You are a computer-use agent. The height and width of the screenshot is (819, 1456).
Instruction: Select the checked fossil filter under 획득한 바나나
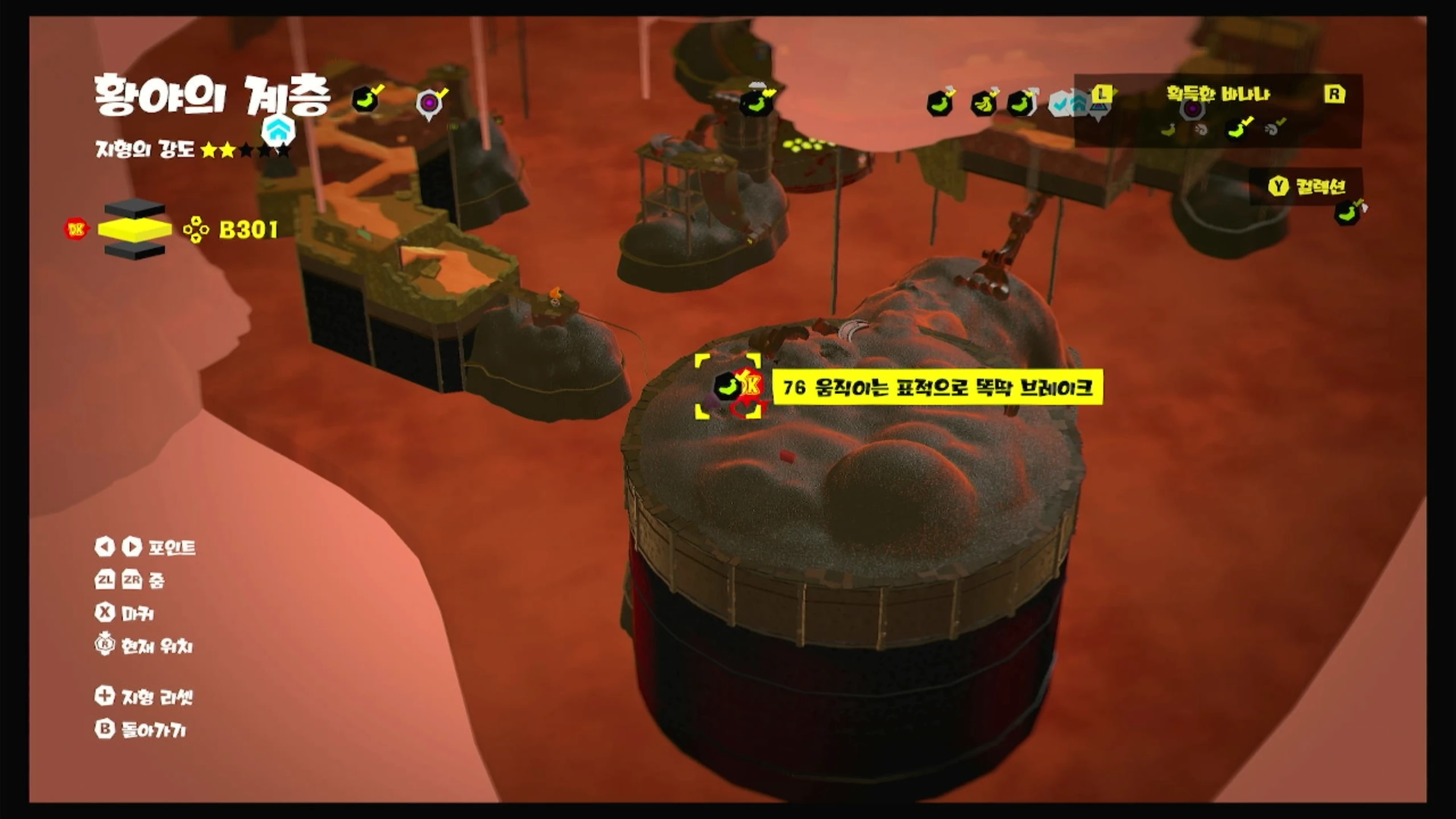point(1273,129)
